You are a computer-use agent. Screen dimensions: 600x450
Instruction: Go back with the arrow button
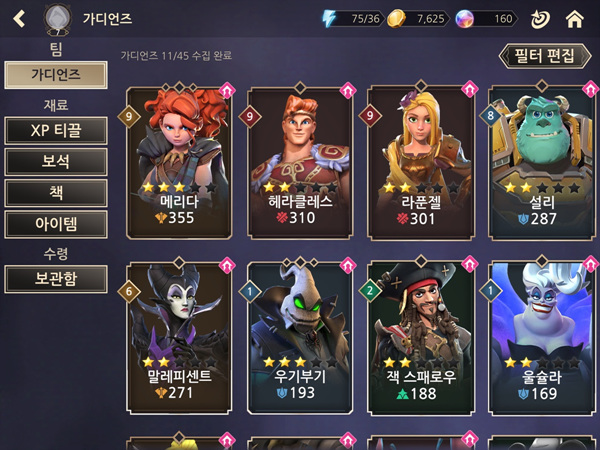click(x=19, y=18)
